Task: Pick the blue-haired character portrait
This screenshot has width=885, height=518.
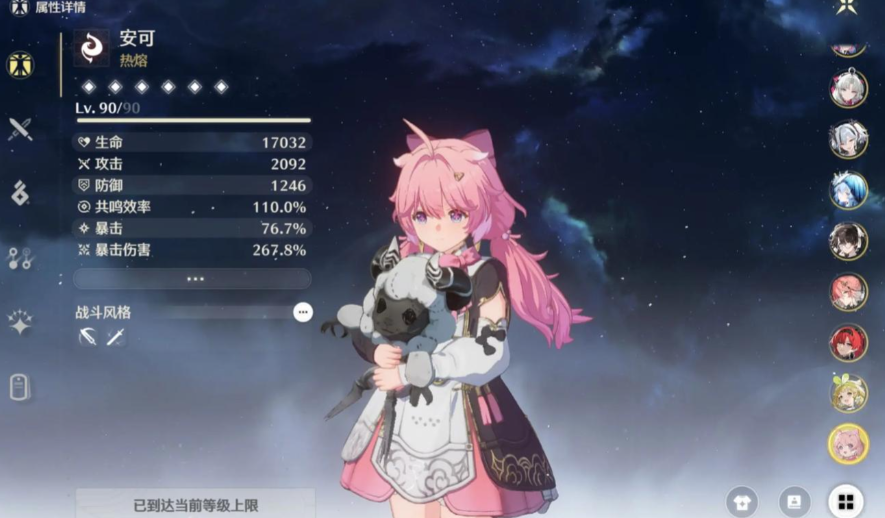Action: coord(848,190)
